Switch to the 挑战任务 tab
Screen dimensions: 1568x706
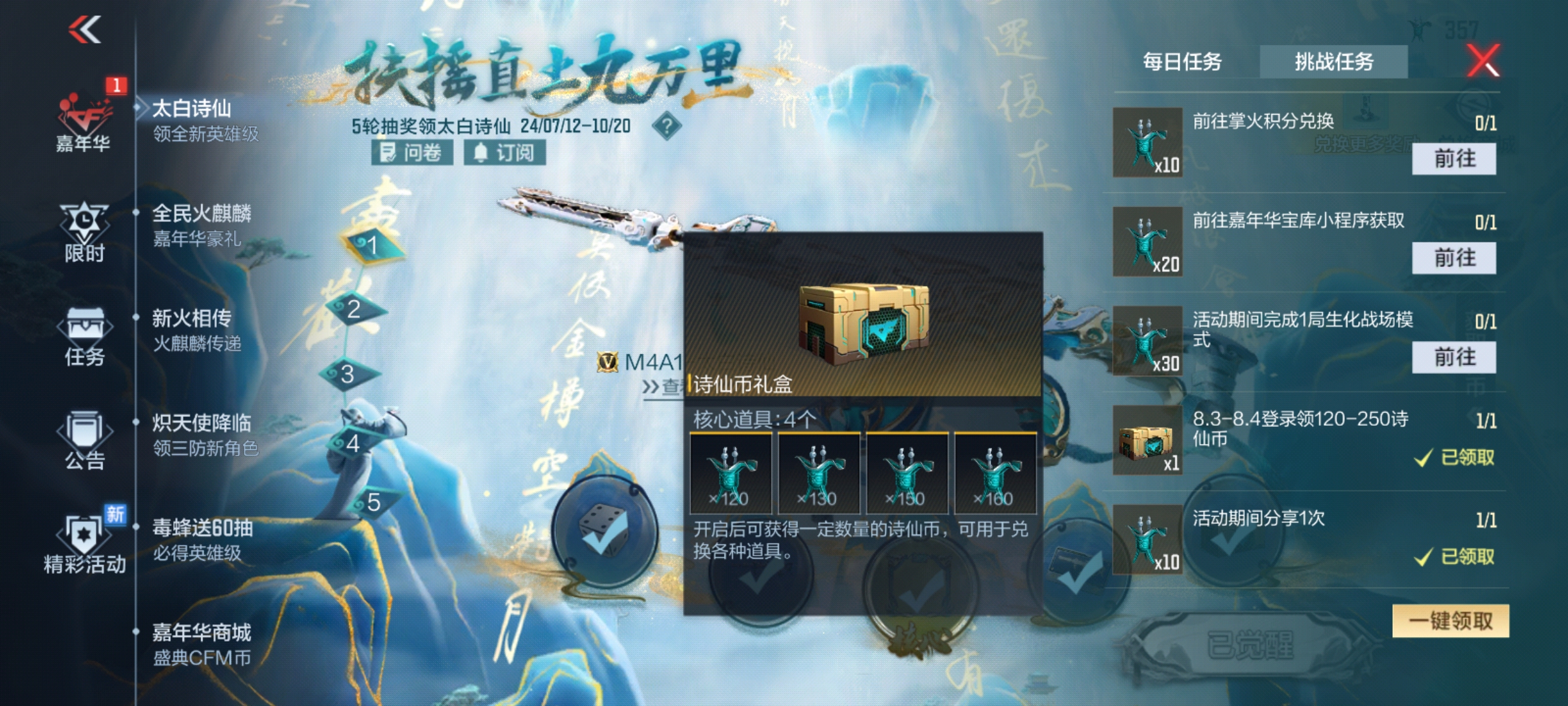click(x=1334, y=61)
